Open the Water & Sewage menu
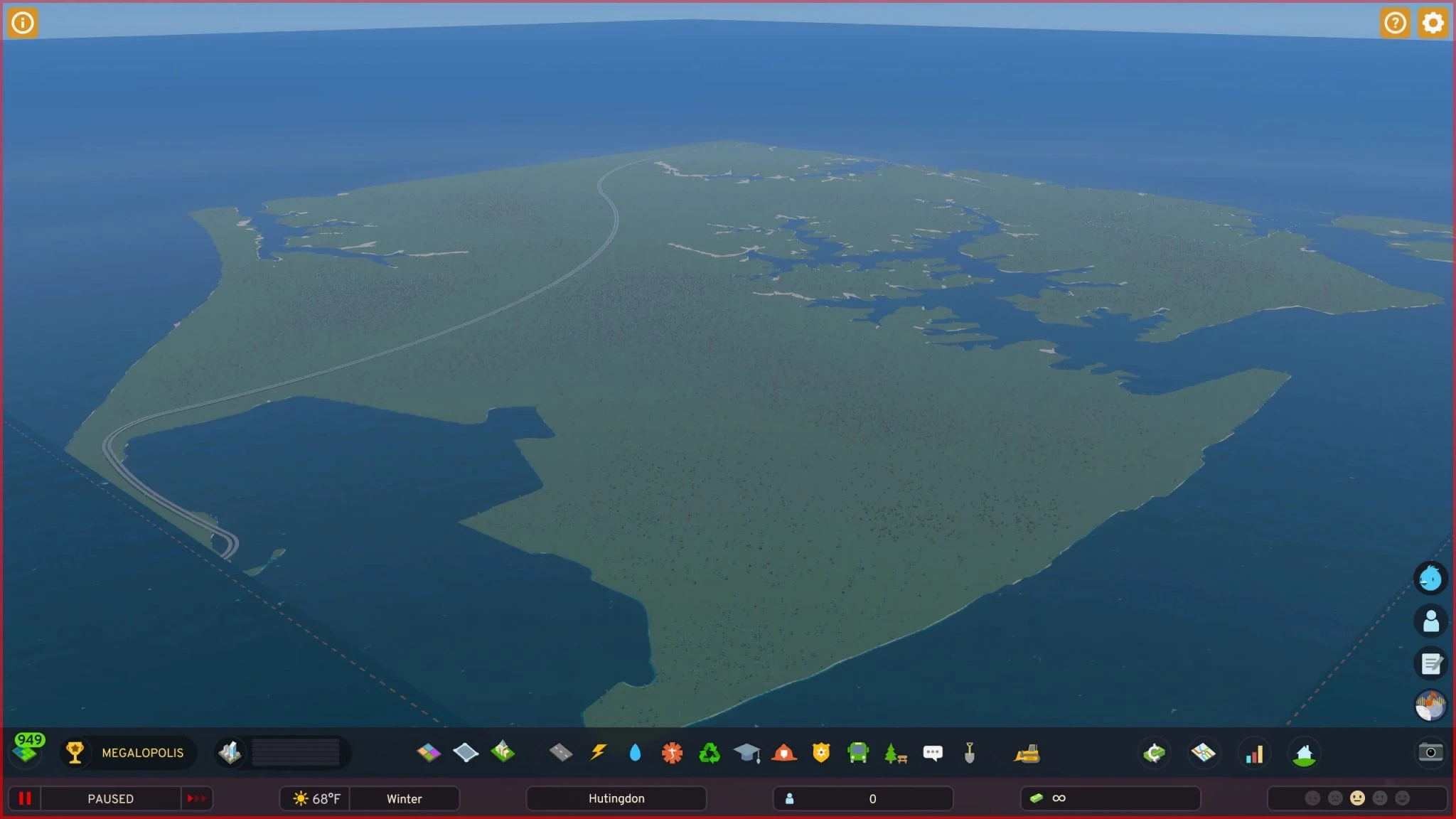Image resolution: width=1456 pixels, height=819 pixels. pos(636,753)
